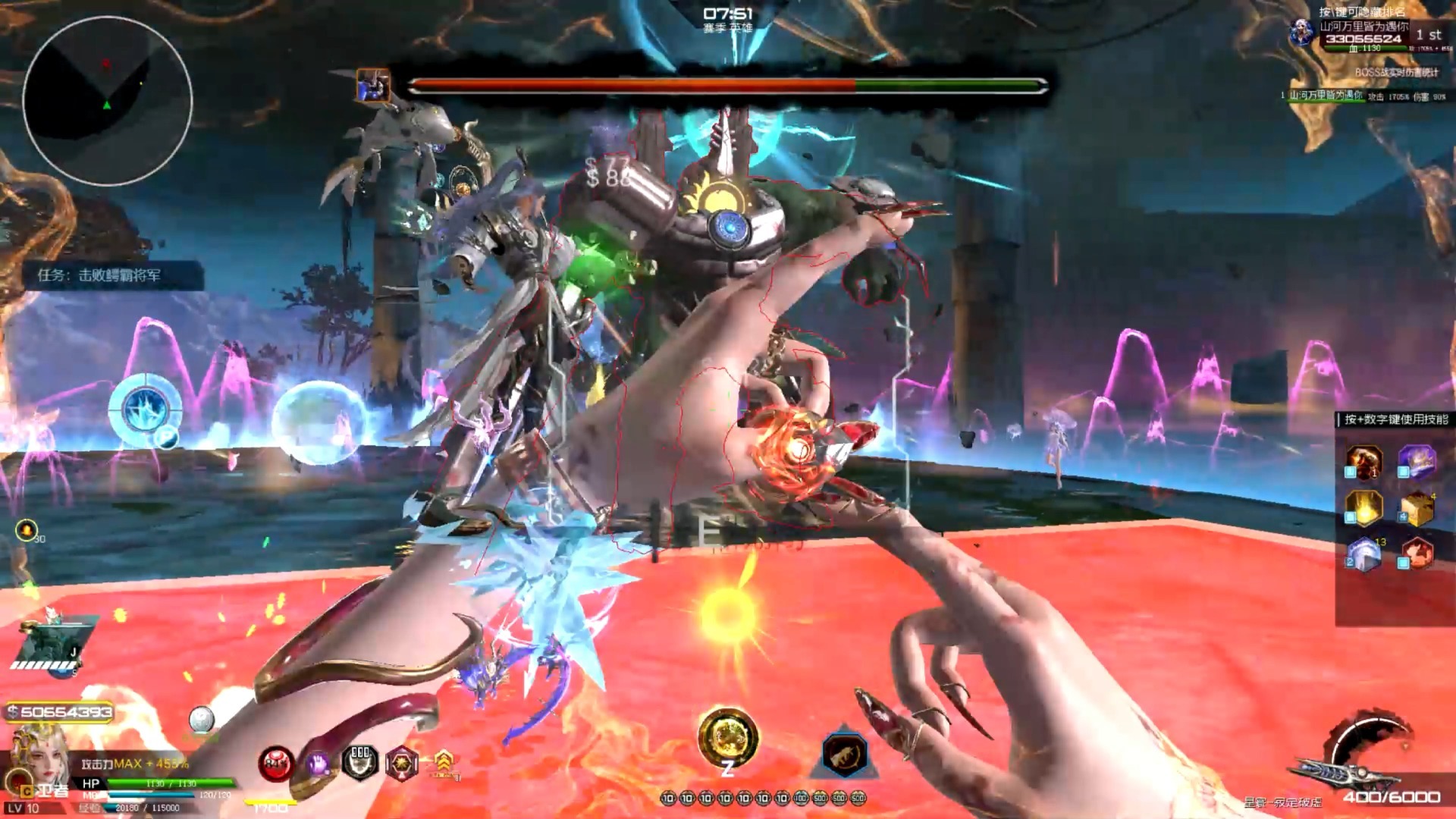Select the purple hand buff icon
This screenshot has height=819, width=1456.
318,763
